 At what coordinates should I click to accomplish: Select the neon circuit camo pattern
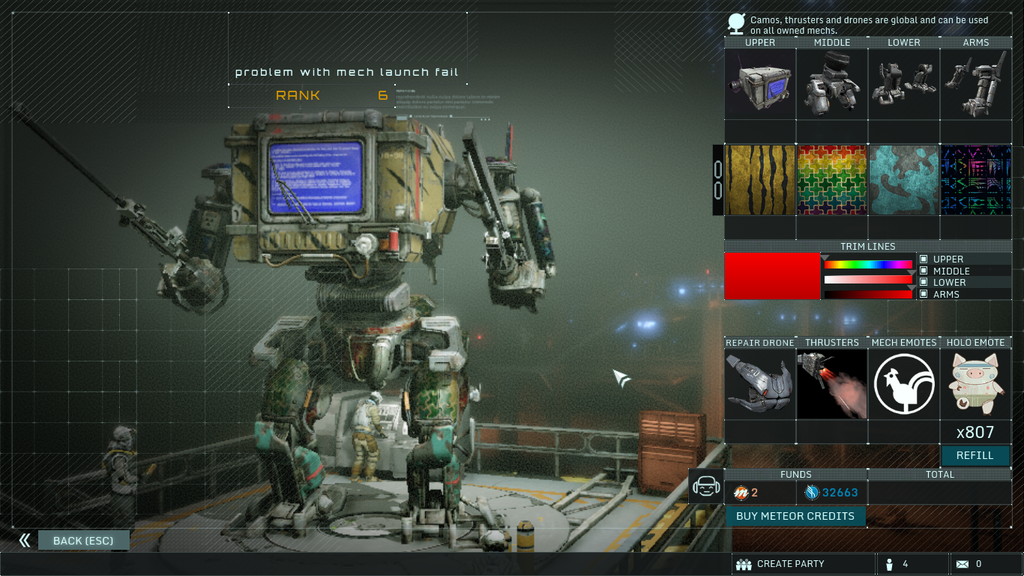point(976,180)
